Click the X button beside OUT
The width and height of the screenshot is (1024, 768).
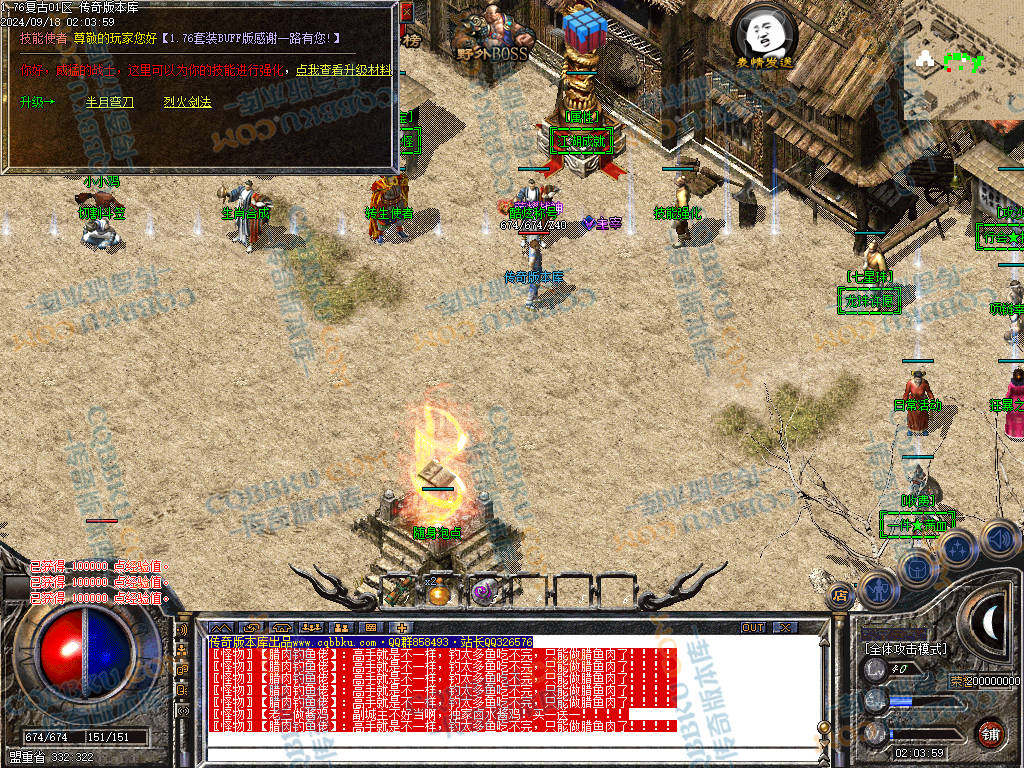tap(786, 627)
